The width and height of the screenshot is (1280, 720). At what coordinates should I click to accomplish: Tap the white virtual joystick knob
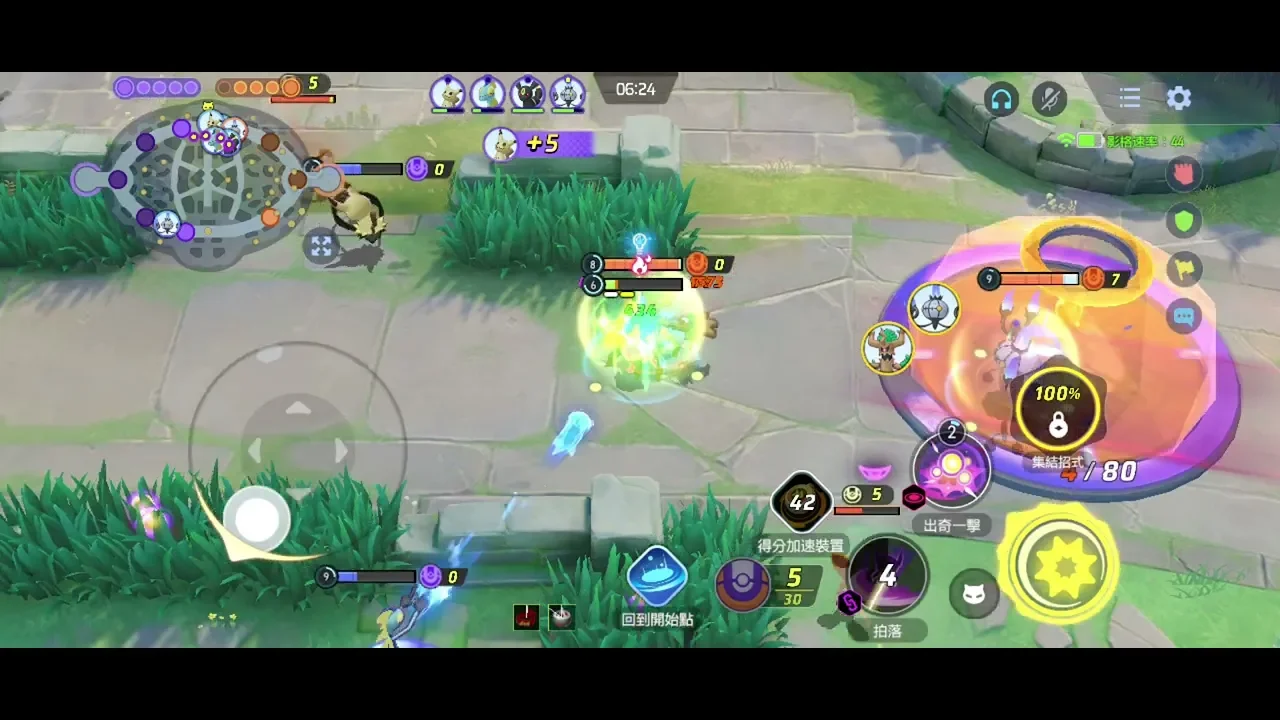pyautogui.click(x=257, y=518)
